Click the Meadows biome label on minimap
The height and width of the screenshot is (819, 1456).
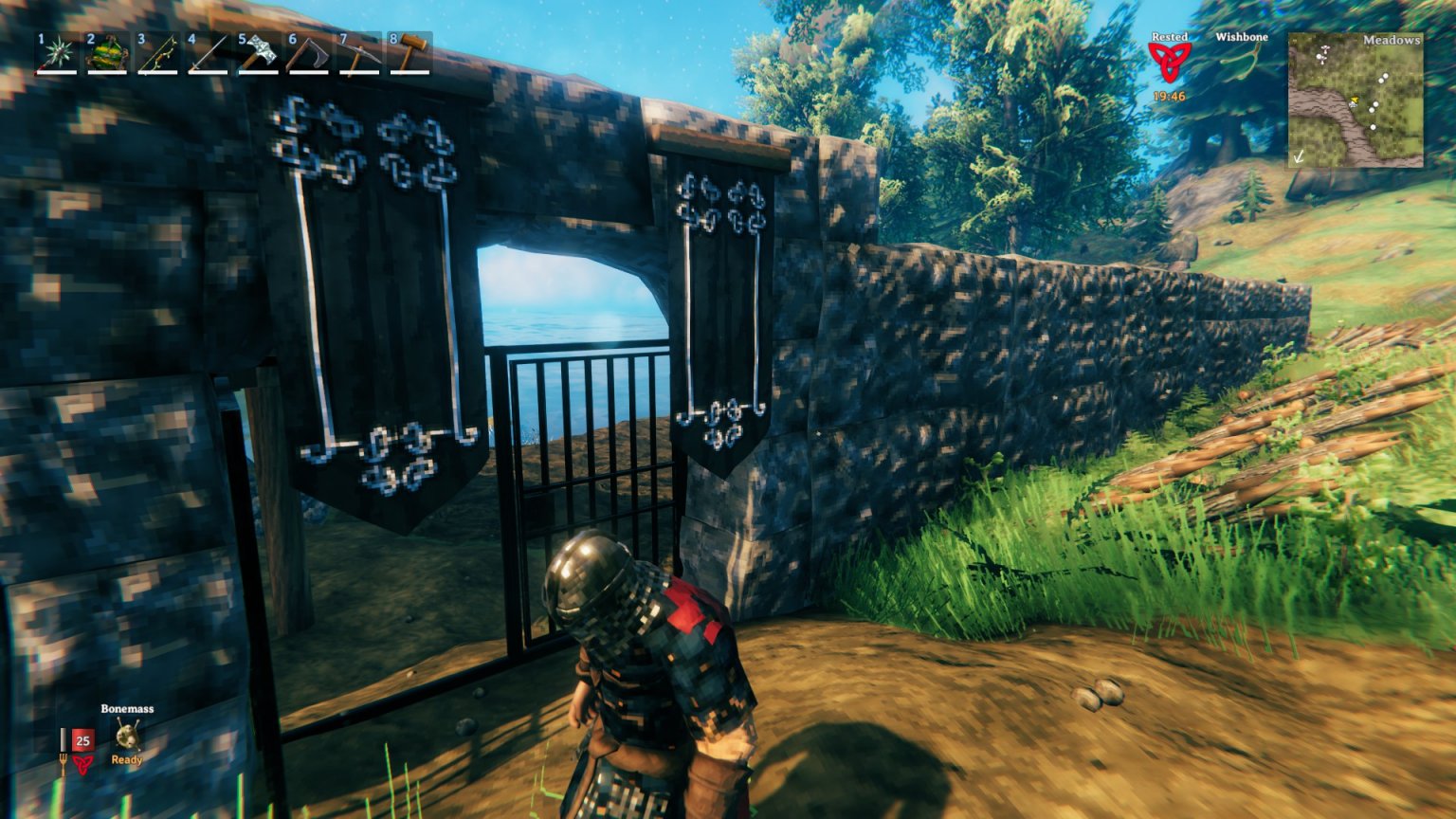click(1392, 40)
